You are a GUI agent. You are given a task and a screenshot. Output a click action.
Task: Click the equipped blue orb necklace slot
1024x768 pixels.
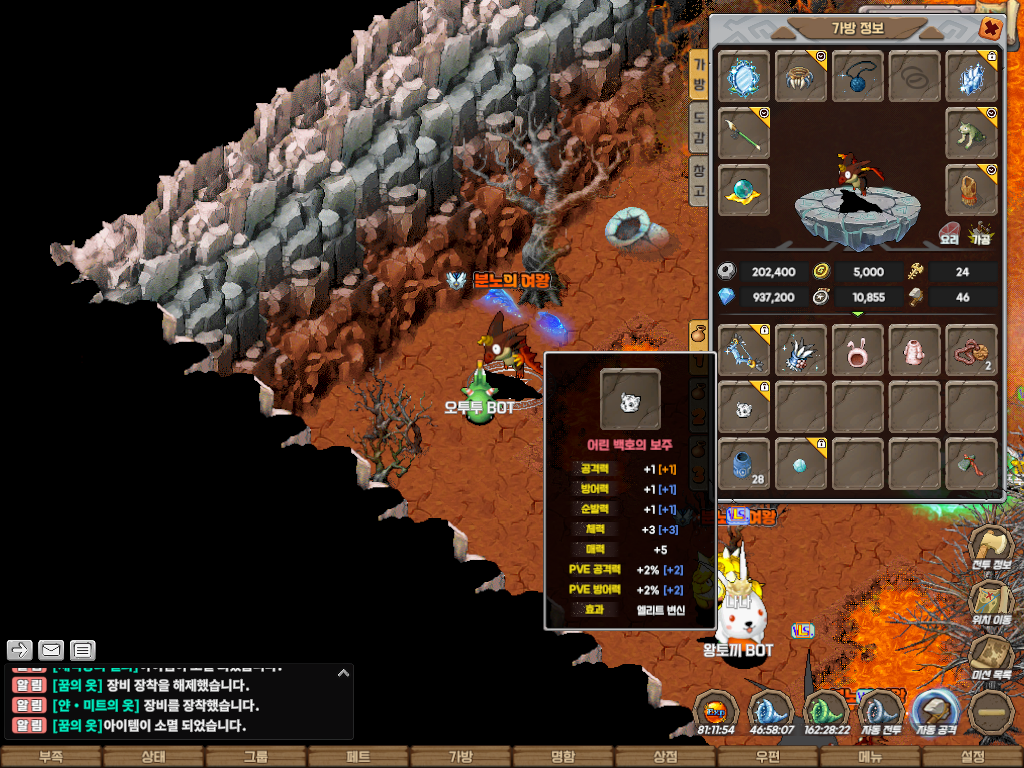(858, 77)
